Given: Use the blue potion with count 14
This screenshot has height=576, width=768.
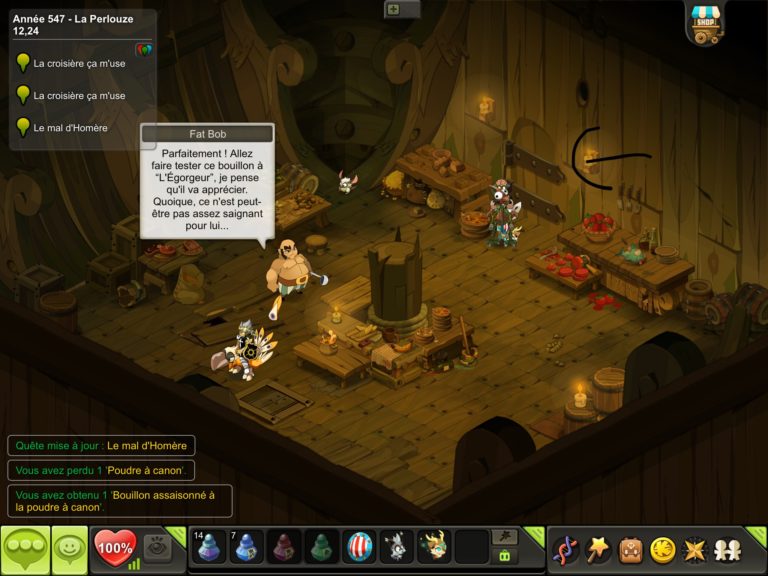Looking at the screenshot, I should (210, 547).
